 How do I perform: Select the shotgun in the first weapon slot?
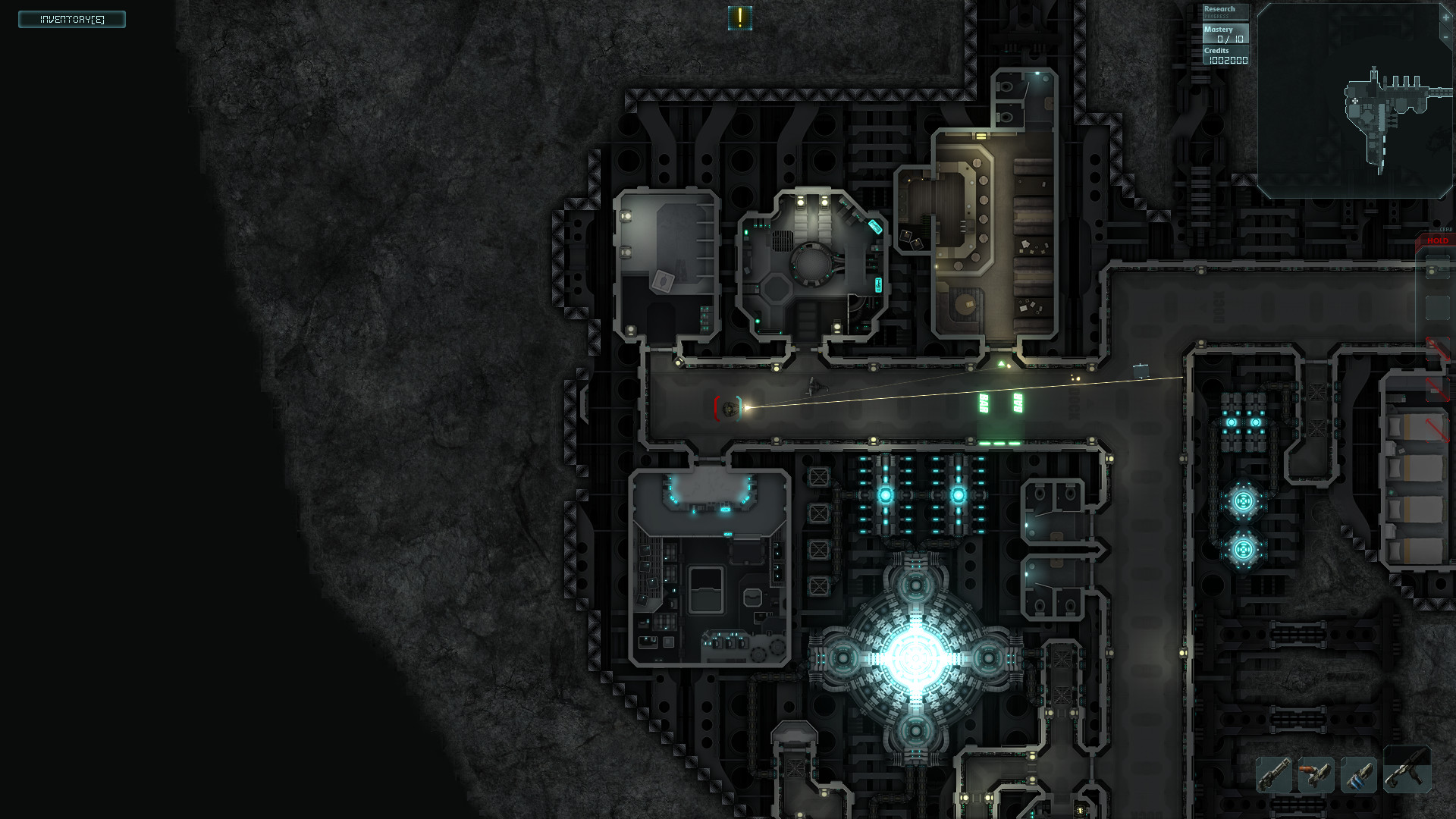point(1274,776)
